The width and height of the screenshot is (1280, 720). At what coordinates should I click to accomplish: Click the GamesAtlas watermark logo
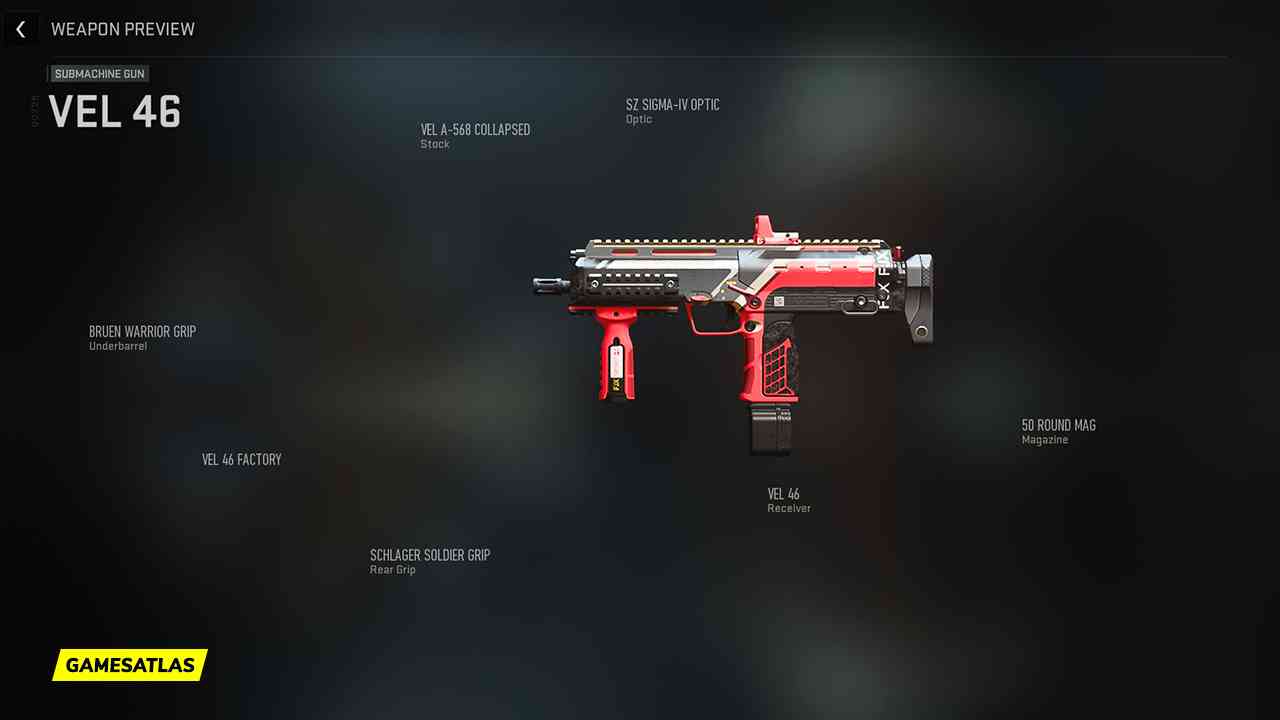point(130,665)
